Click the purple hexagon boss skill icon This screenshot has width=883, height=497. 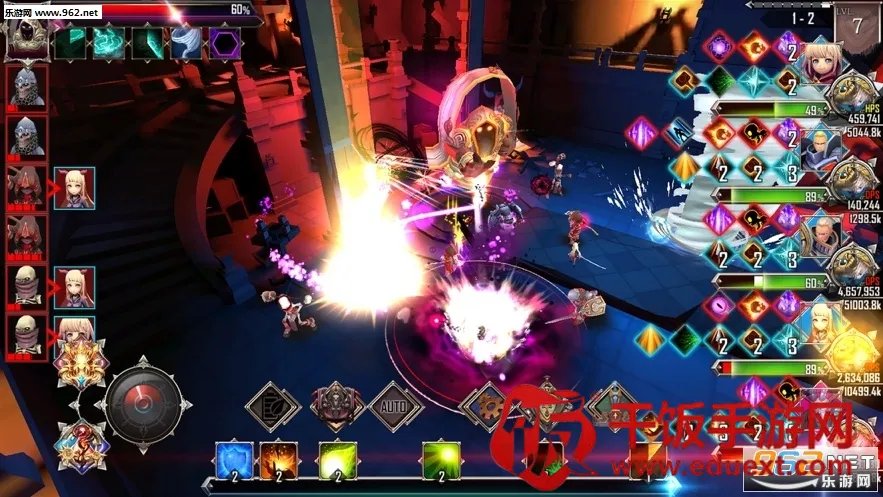coord(224,42)
